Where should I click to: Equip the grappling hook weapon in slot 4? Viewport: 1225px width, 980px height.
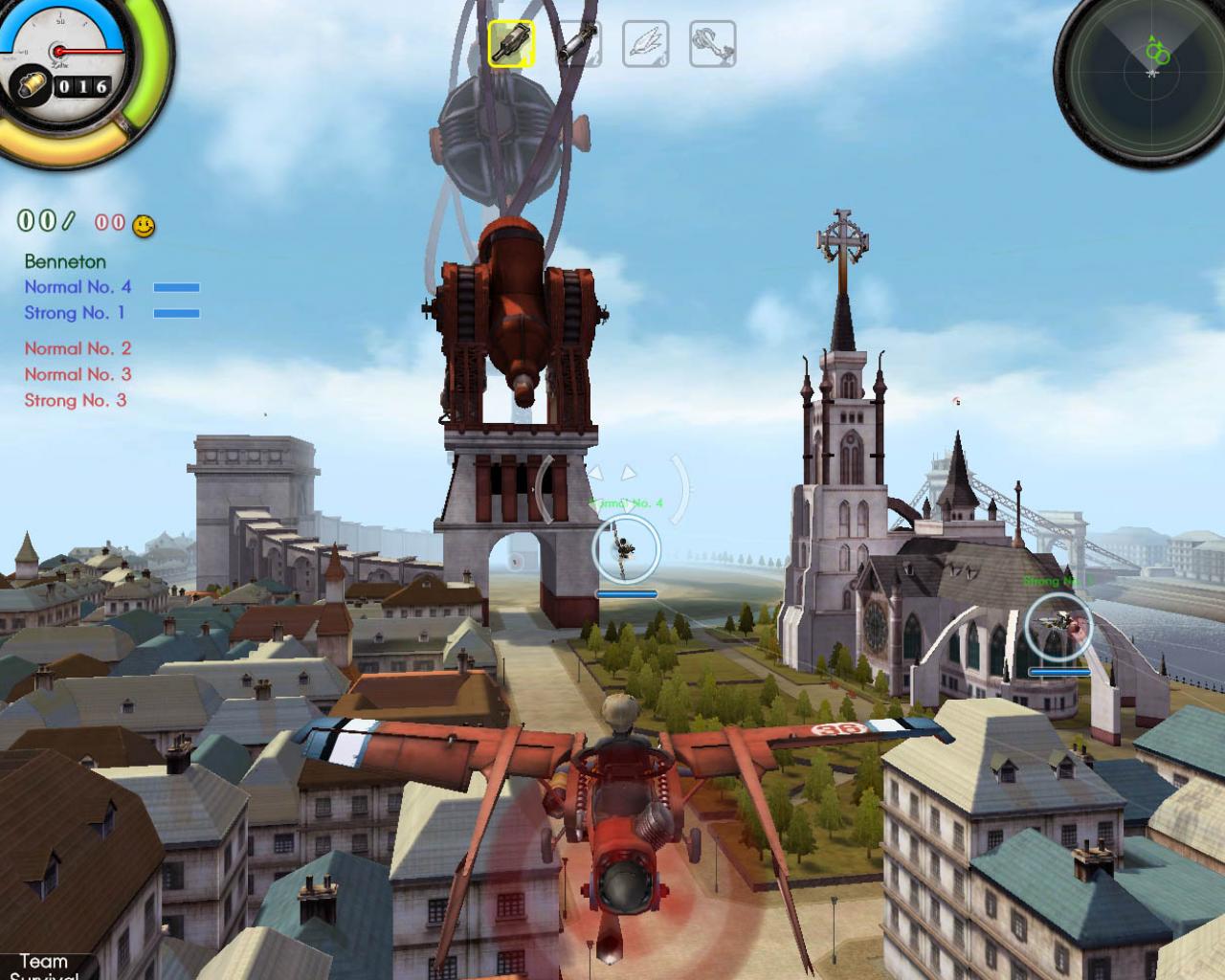(x=711, y=42)
